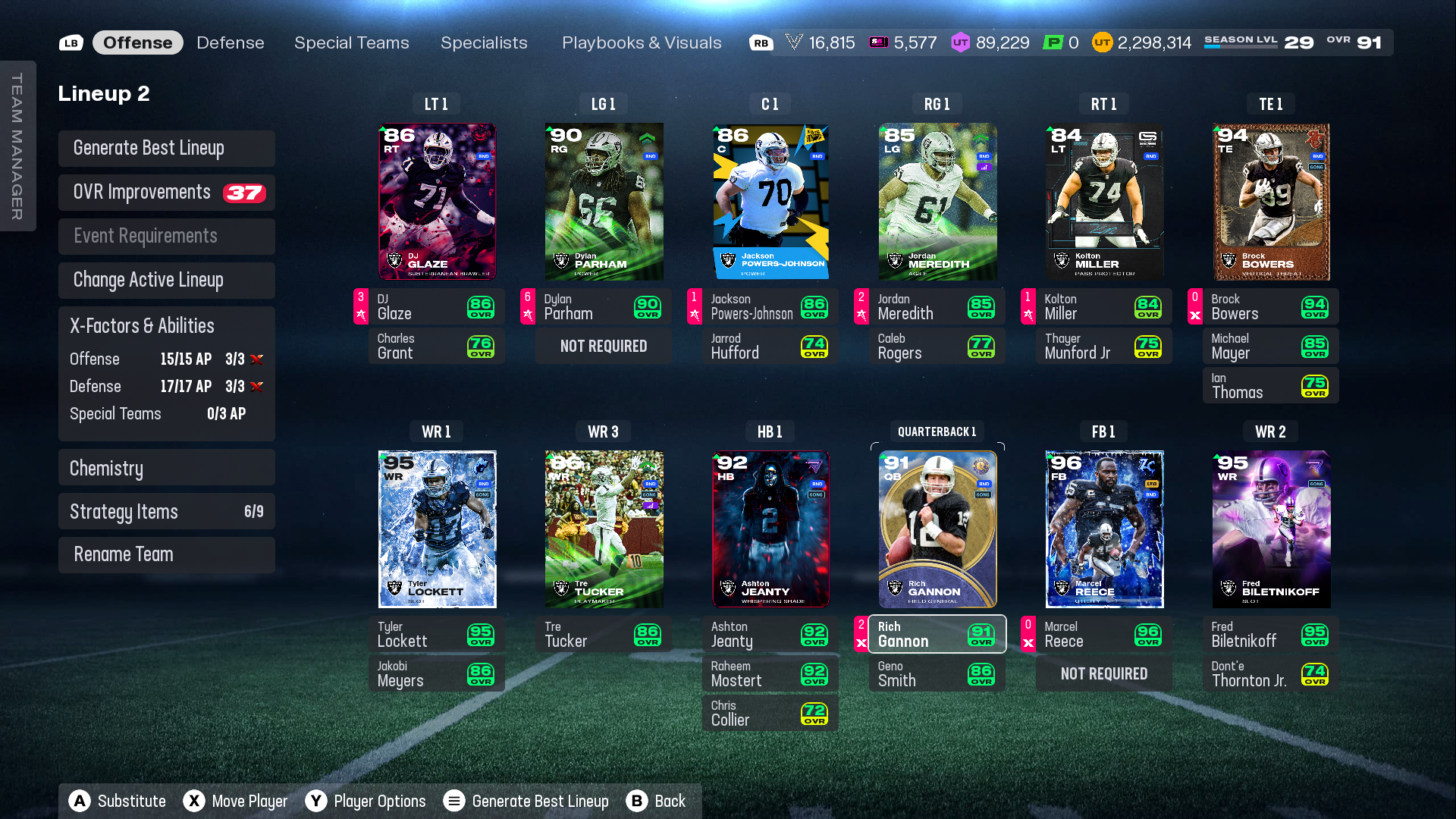
Task: Select Ashton Jeanty halfback card
Action: pyautogui.click(x=770, y=529)
